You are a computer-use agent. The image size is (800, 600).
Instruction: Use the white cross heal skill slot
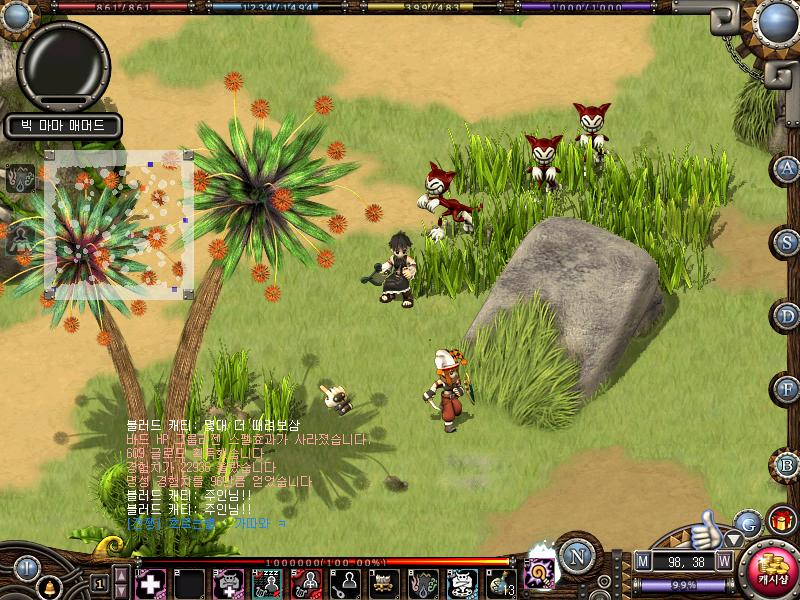150,583
